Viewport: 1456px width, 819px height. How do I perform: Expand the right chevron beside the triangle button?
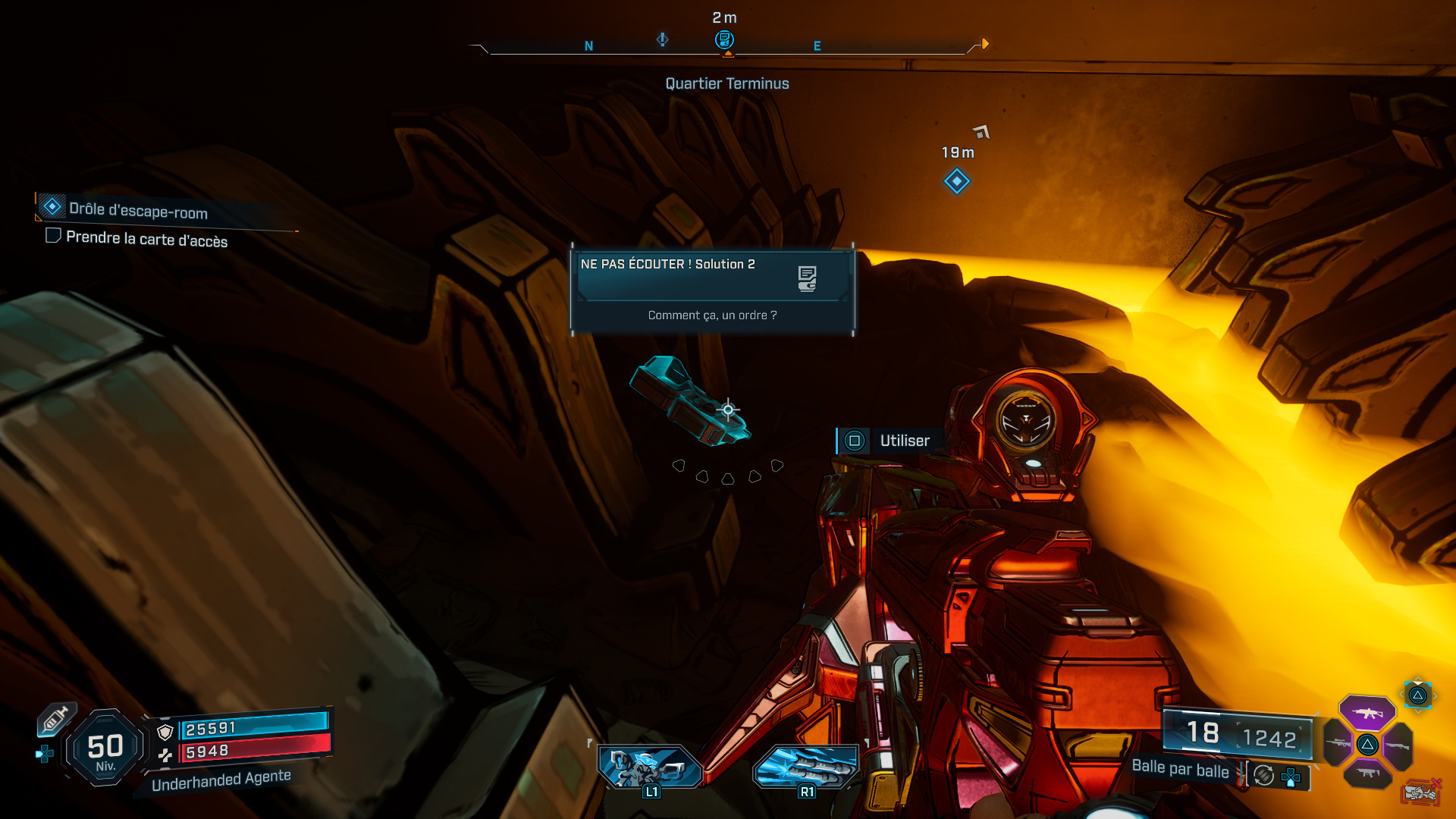[1436, 696]
